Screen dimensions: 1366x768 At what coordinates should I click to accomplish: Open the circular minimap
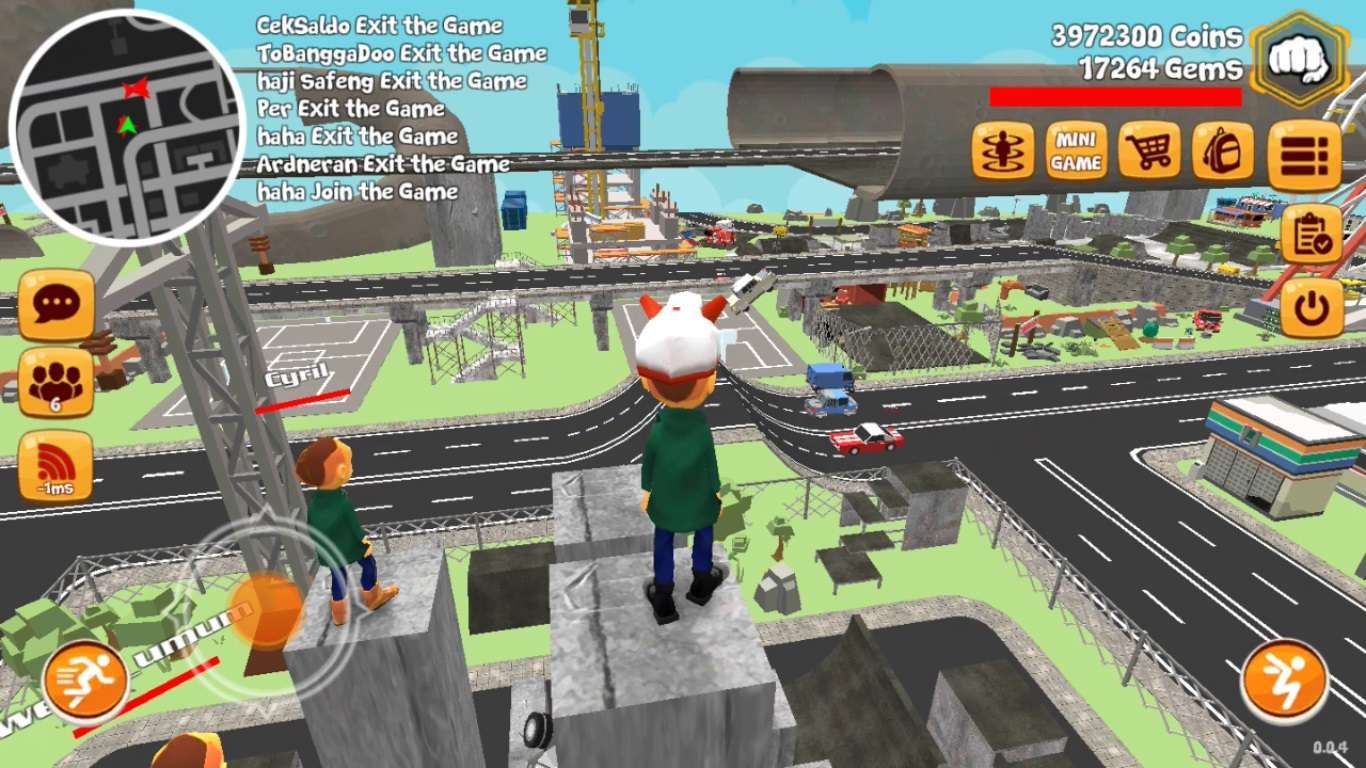tap(126, 127)
